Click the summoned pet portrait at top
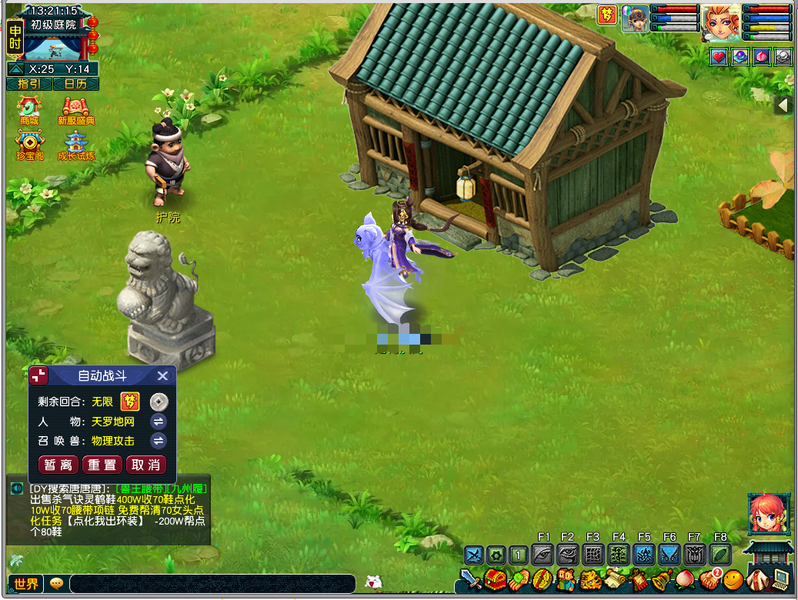Viewport: 798px width, 600px height. 635,18
